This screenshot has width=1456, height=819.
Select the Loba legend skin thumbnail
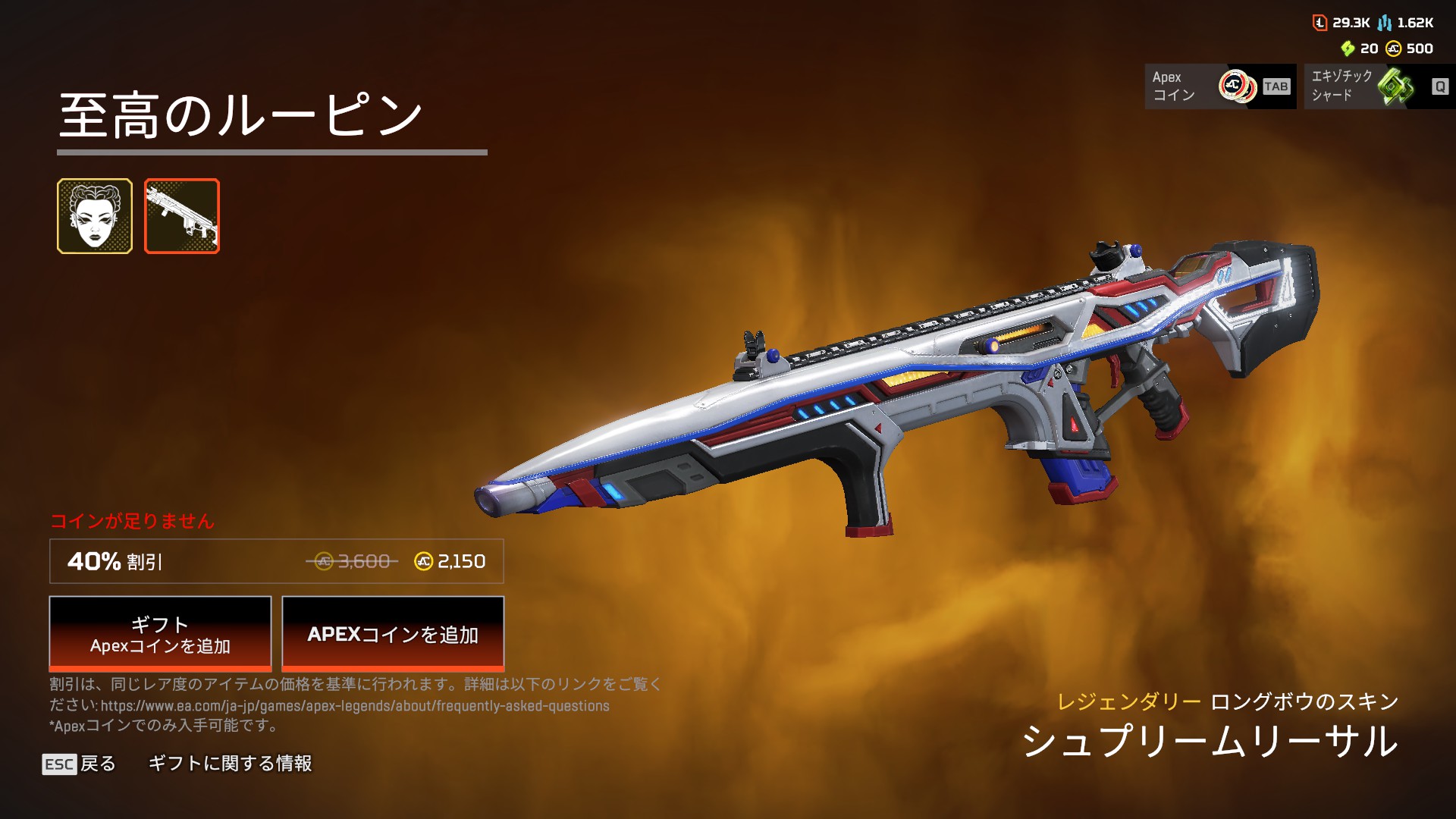[x=95, y=216]
